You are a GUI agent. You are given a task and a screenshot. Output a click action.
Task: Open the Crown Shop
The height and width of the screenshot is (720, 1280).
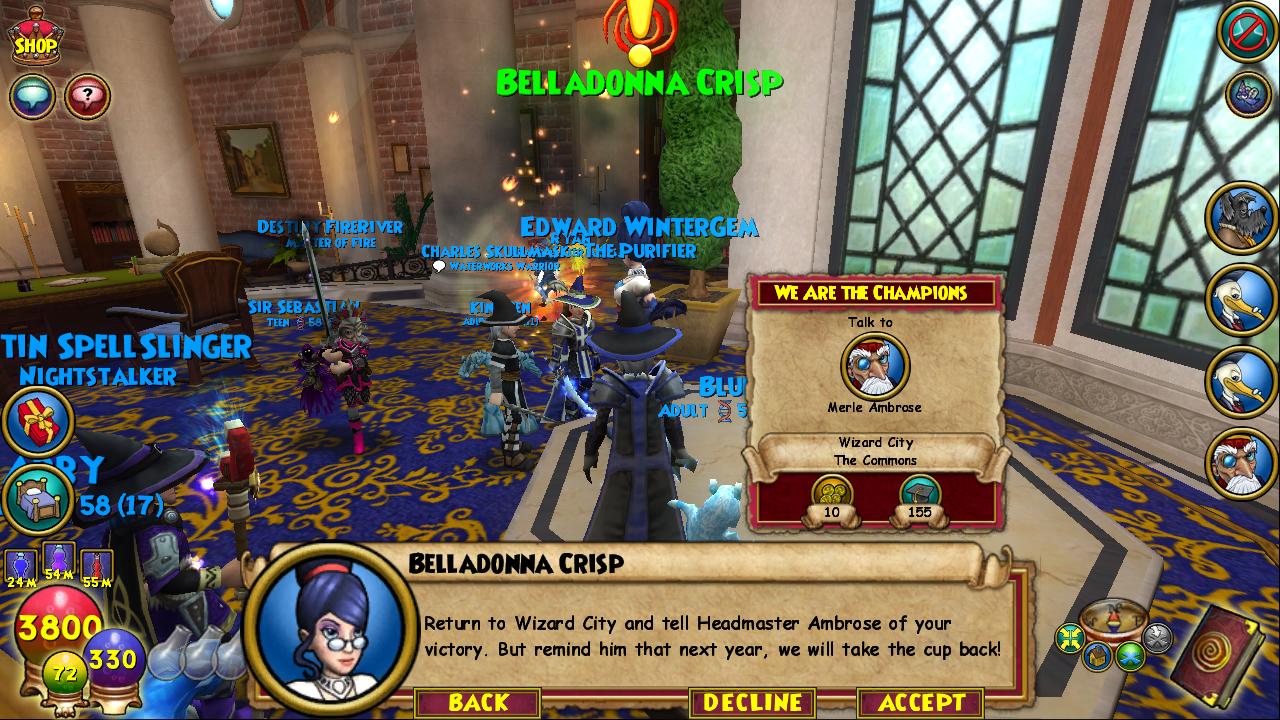(35, 39)
